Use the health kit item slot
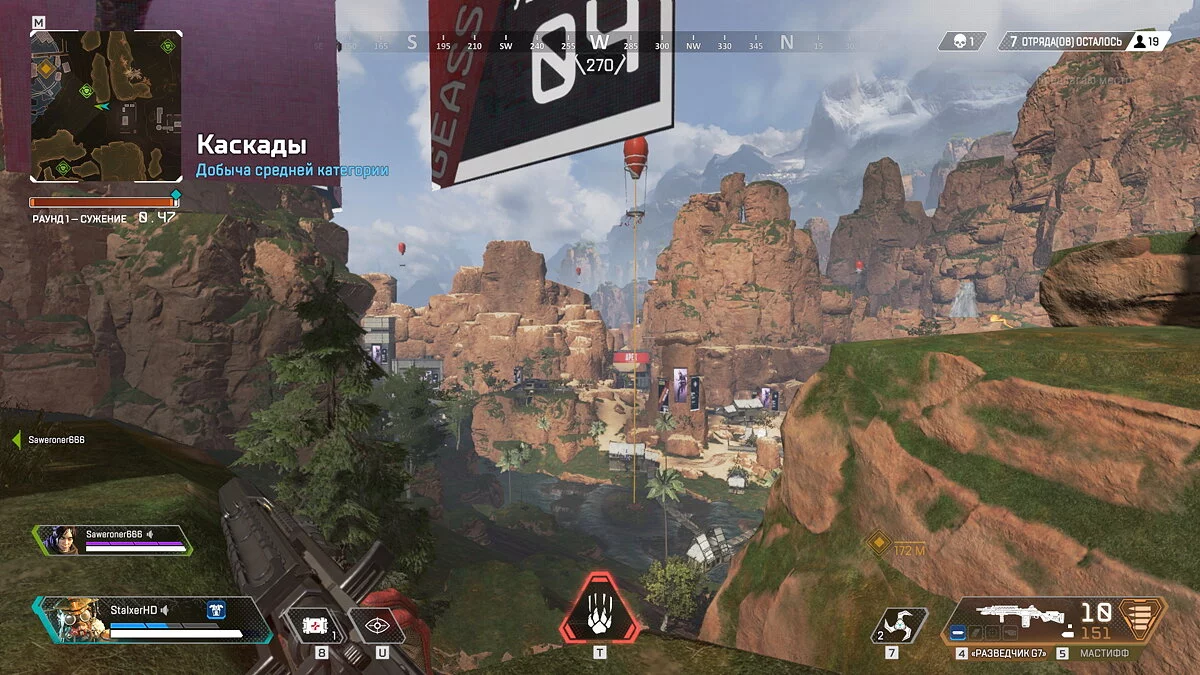The height and width of the screenshot is (675, 1200). (x=315, y=625)
